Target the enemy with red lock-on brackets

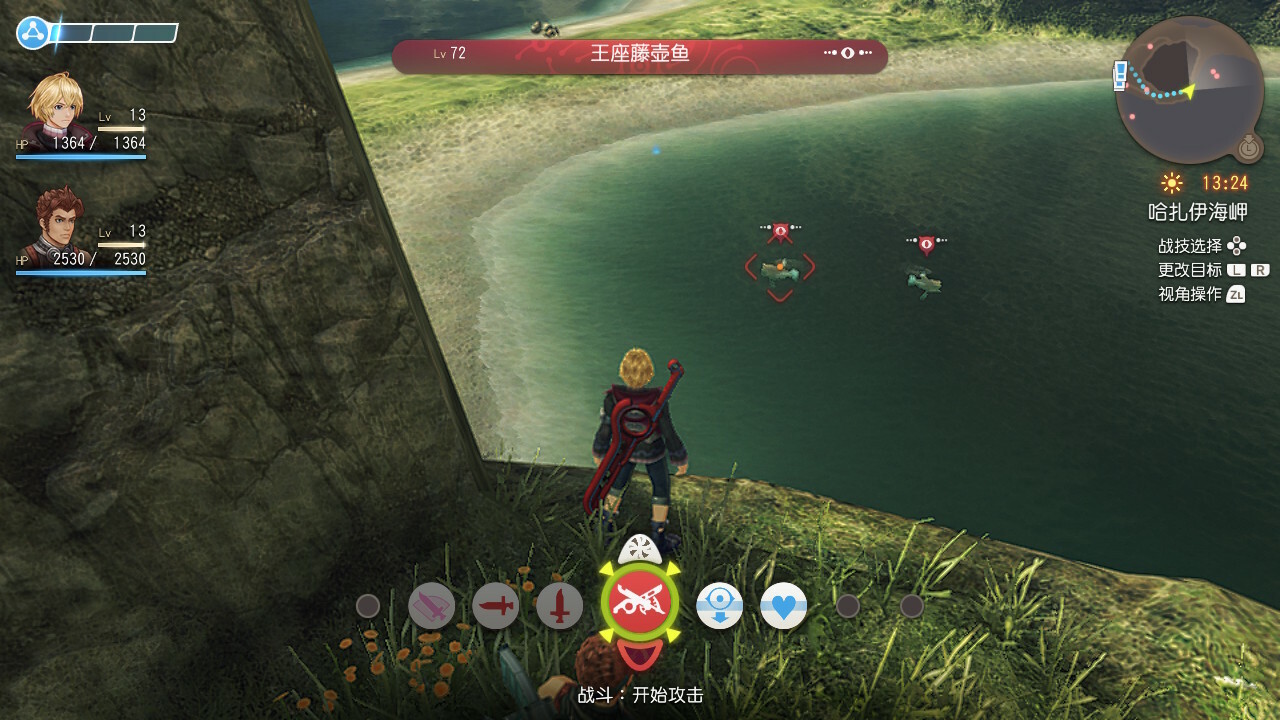(x=780, y=268)
